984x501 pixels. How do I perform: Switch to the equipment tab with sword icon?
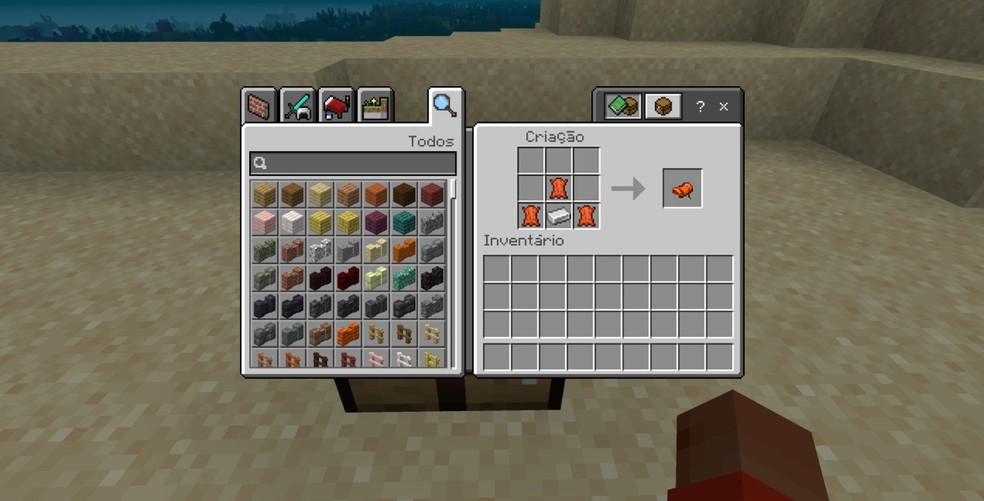point(298,106)
